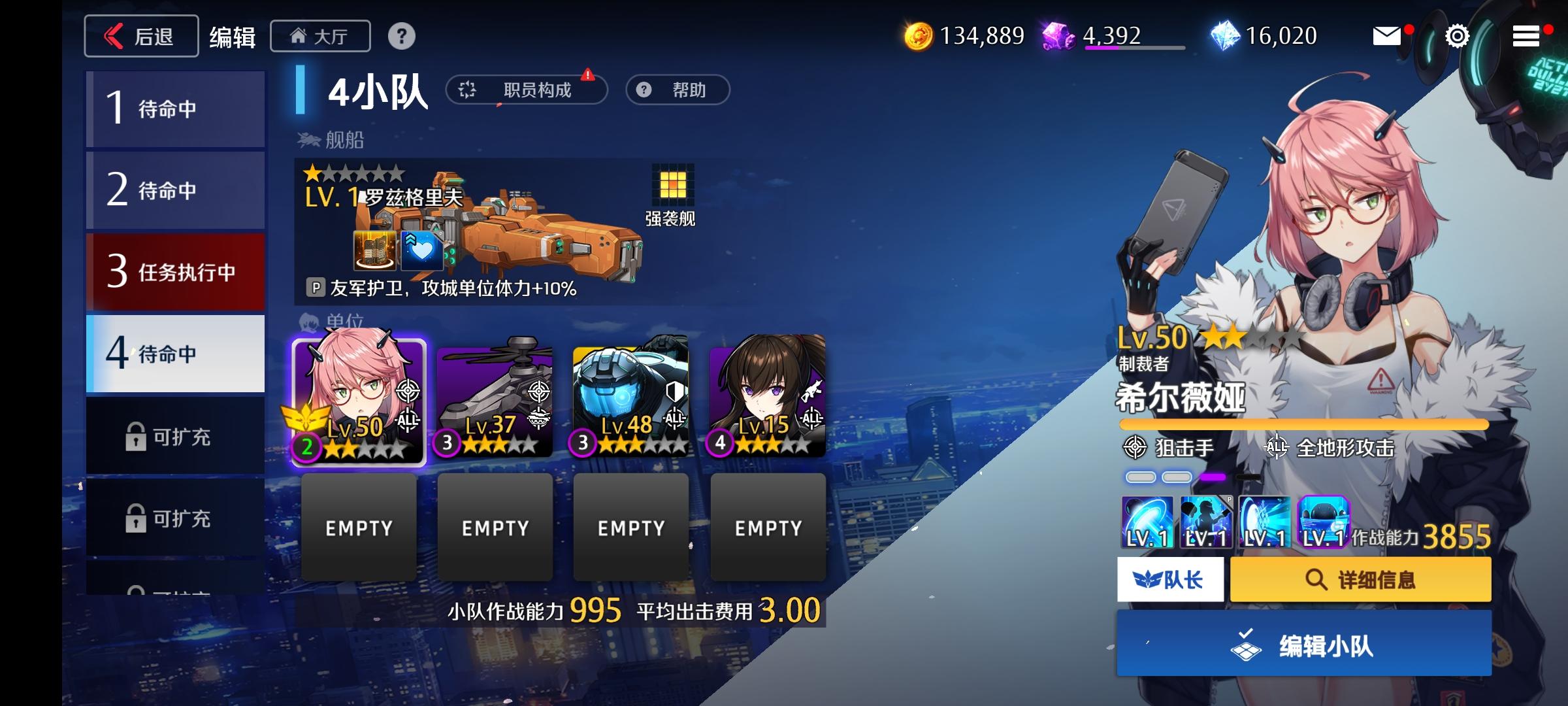
Task: Switch to squad 3 任务执行中 tab
Action: 174,273
